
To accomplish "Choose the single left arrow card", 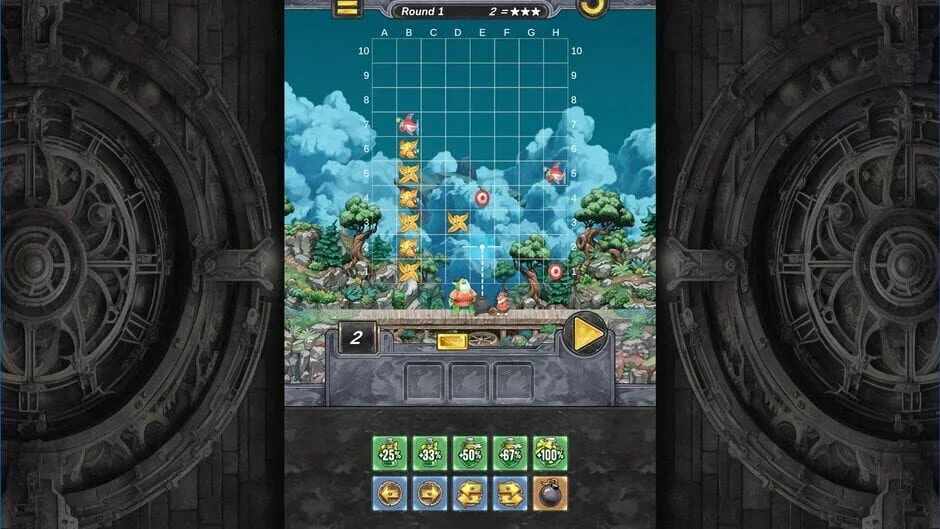I will click(x=390, y=493).
